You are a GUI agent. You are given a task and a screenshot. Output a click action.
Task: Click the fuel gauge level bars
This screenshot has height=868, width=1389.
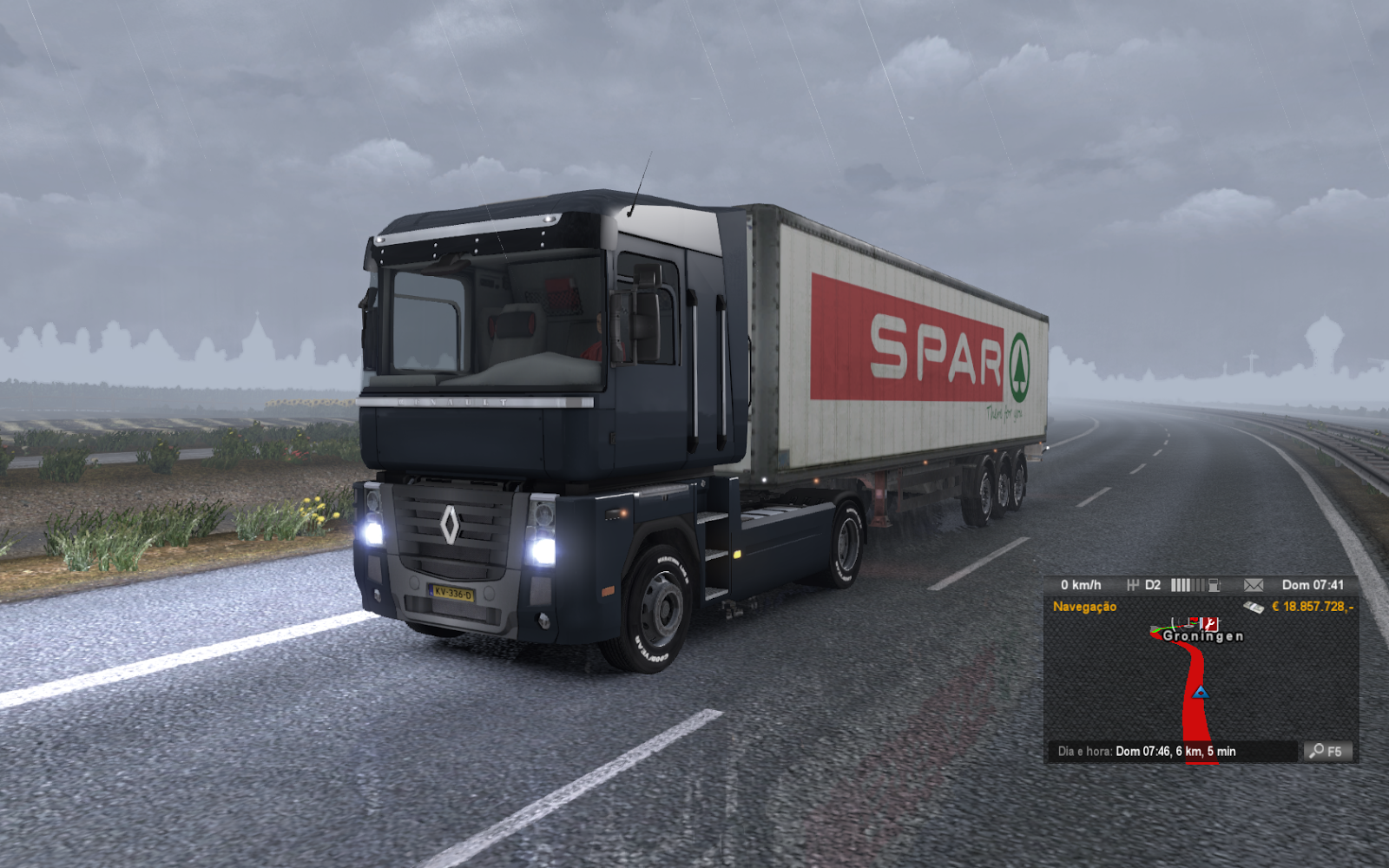1188,584
